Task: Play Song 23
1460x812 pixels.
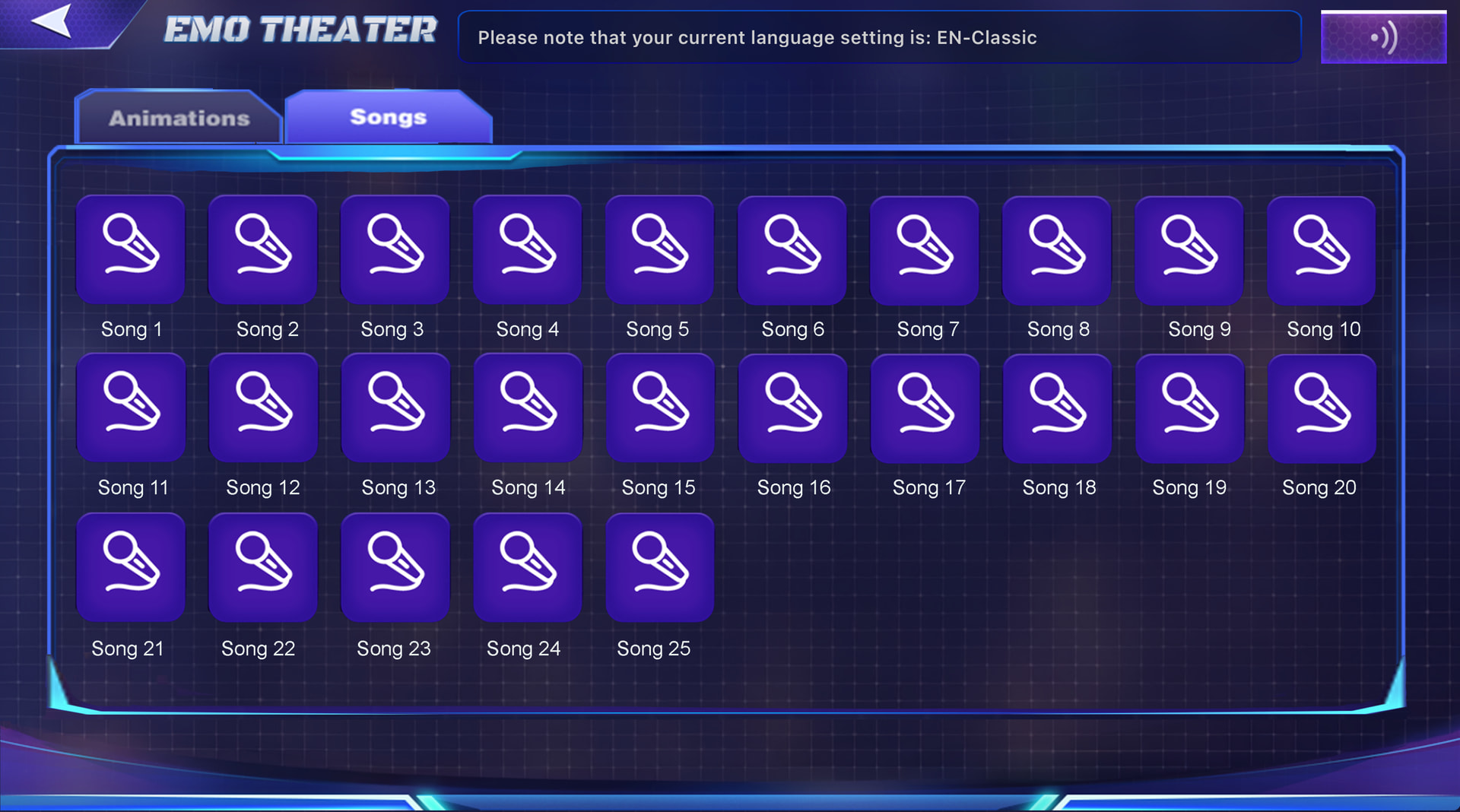Action: click(x=395, y=567)
